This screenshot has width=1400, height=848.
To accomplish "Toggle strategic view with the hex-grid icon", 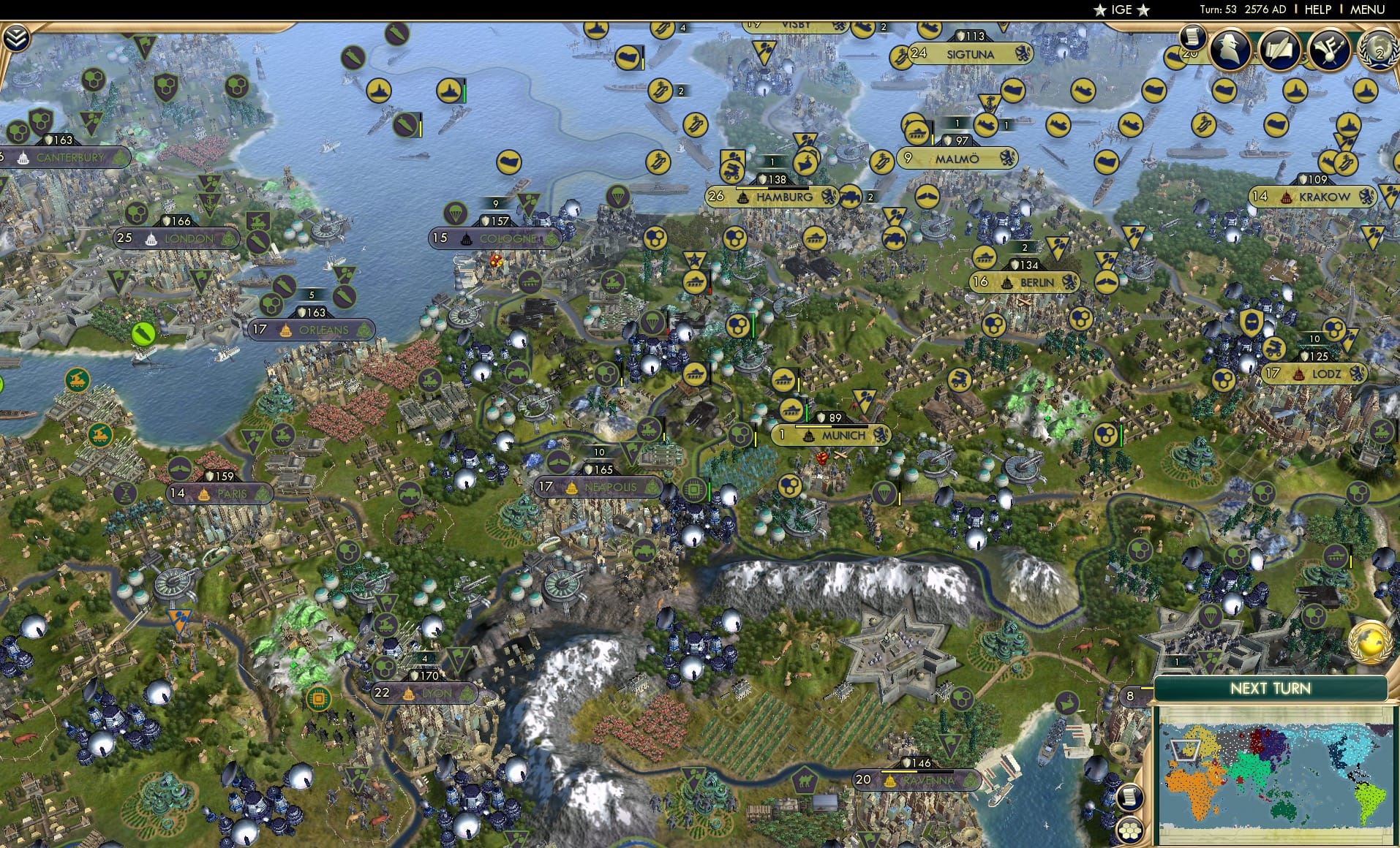I will pyautogui.click(x=1131, y=830).
